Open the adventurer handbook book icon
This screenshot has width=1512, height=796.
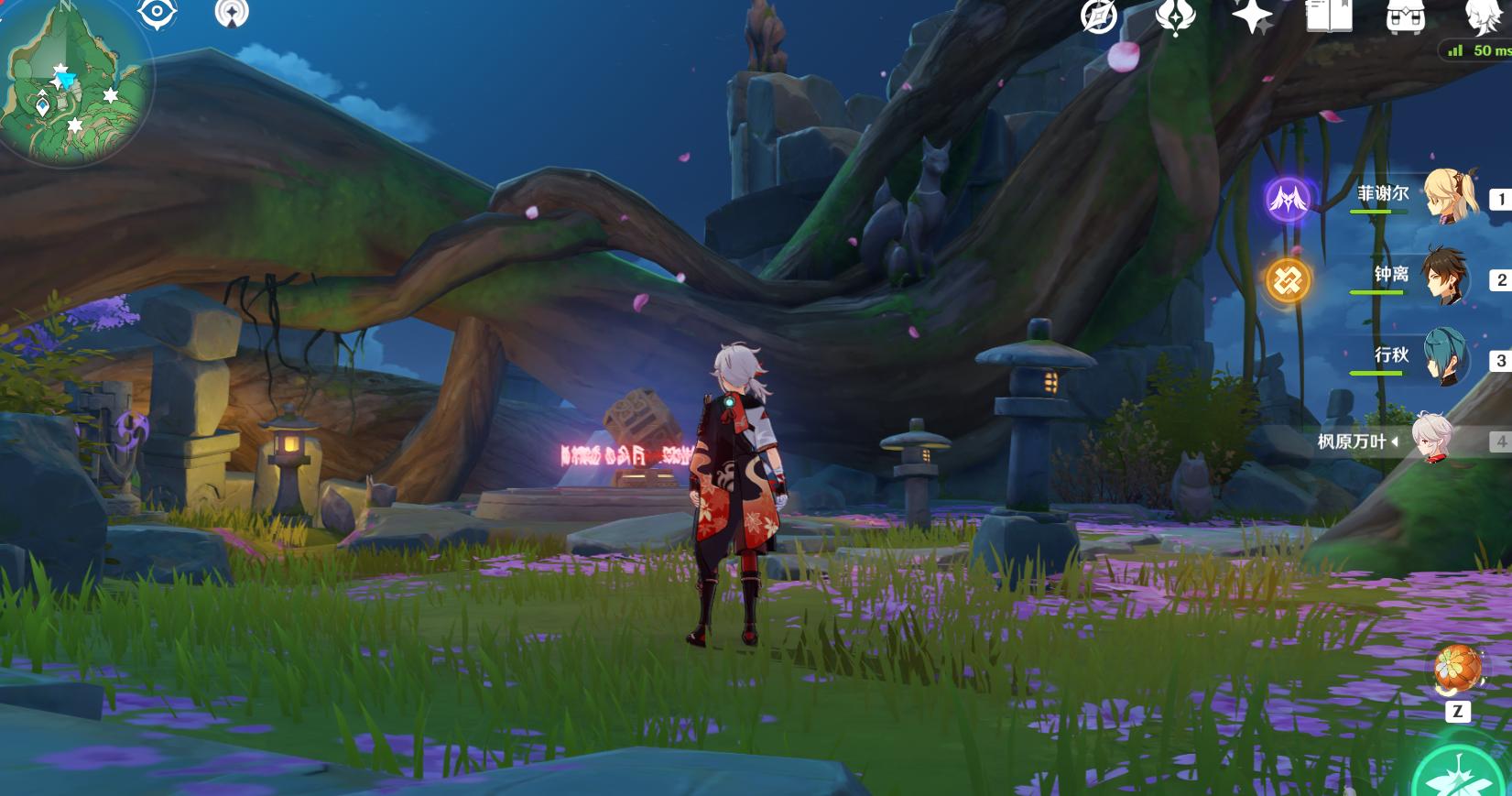(x=1328, y=16)
